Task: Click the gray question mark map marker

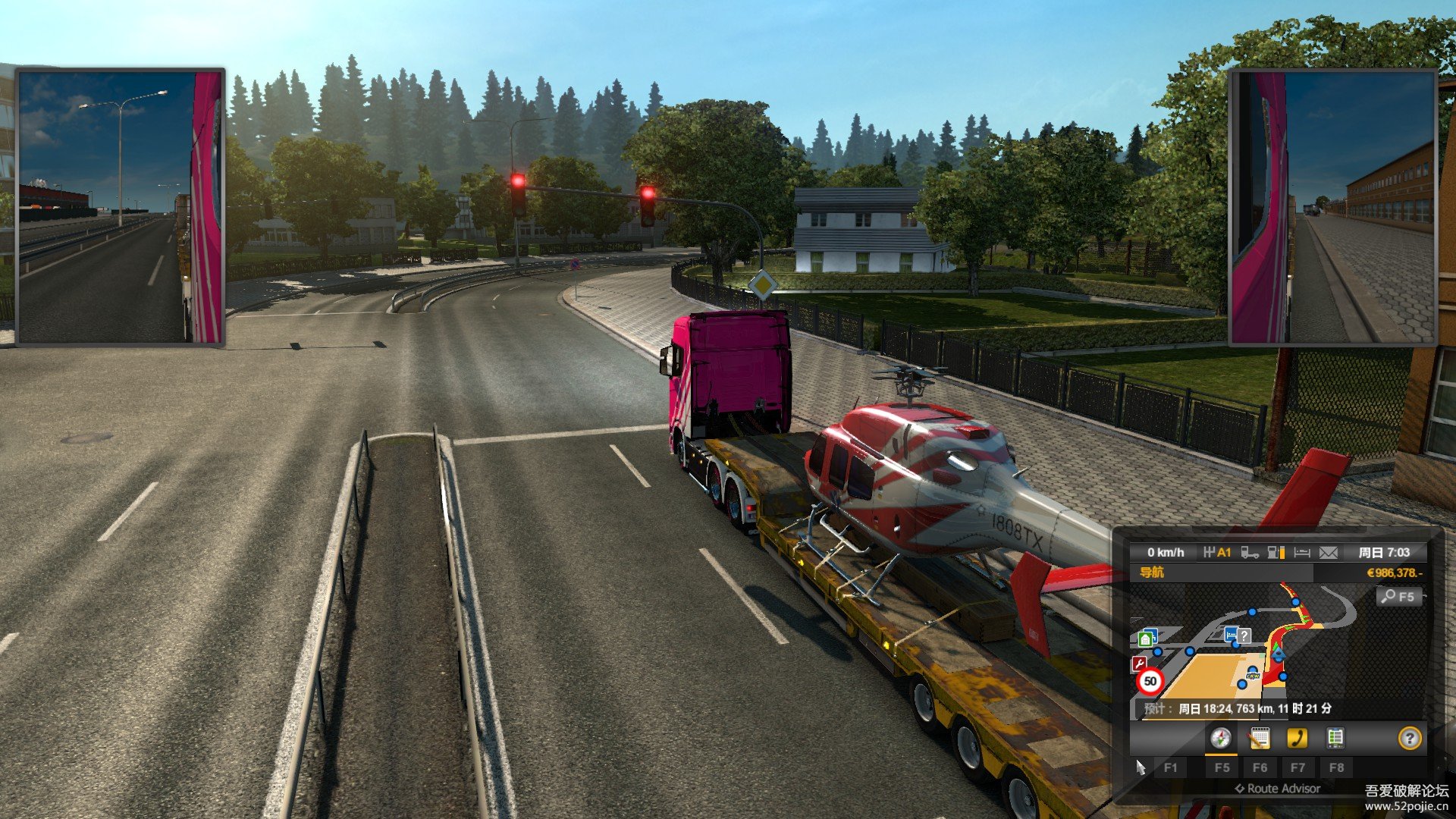Action: point(1244,635)
